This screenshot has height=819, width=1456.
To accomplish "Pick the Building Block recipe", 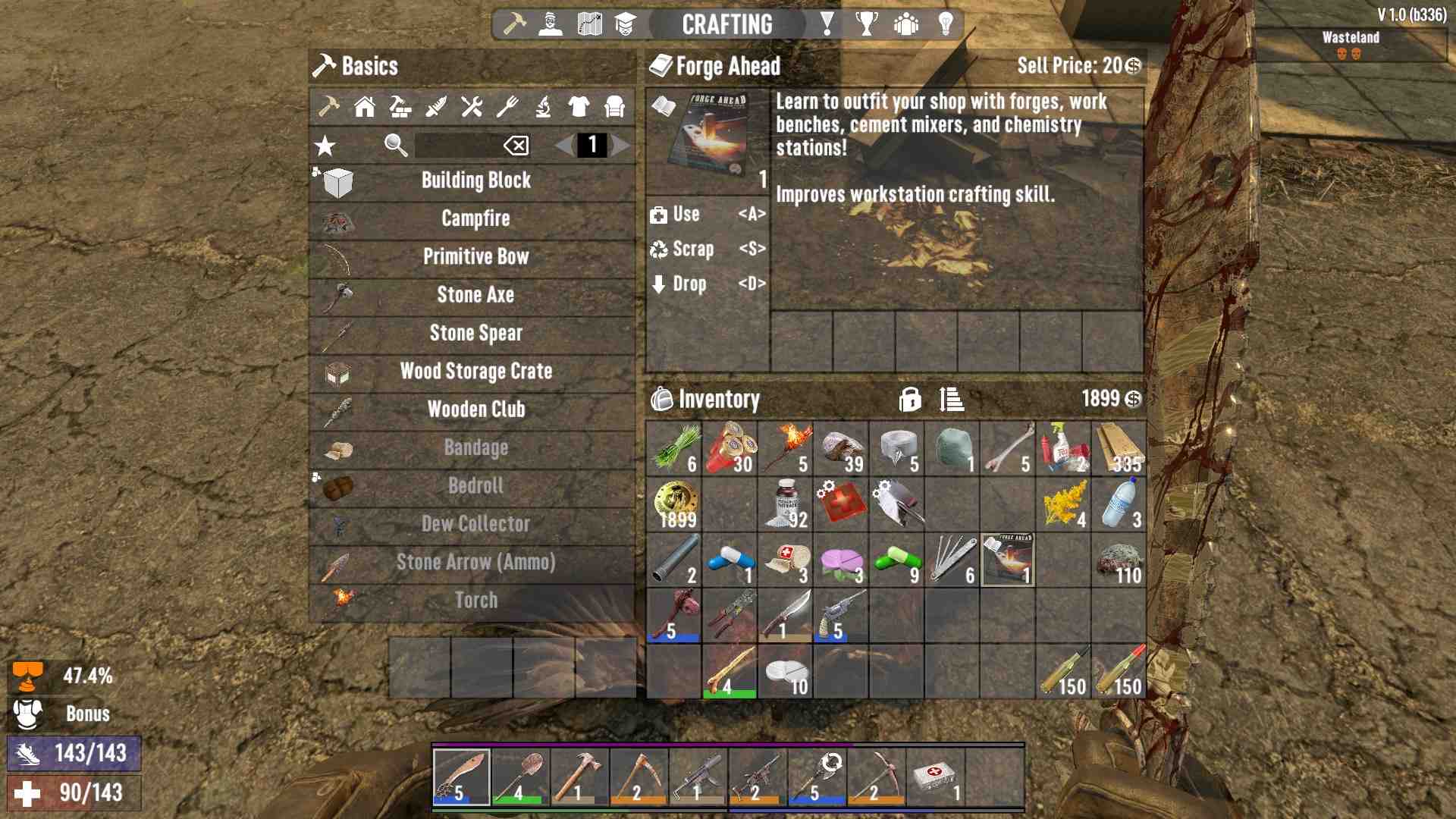I will (475, 180).
